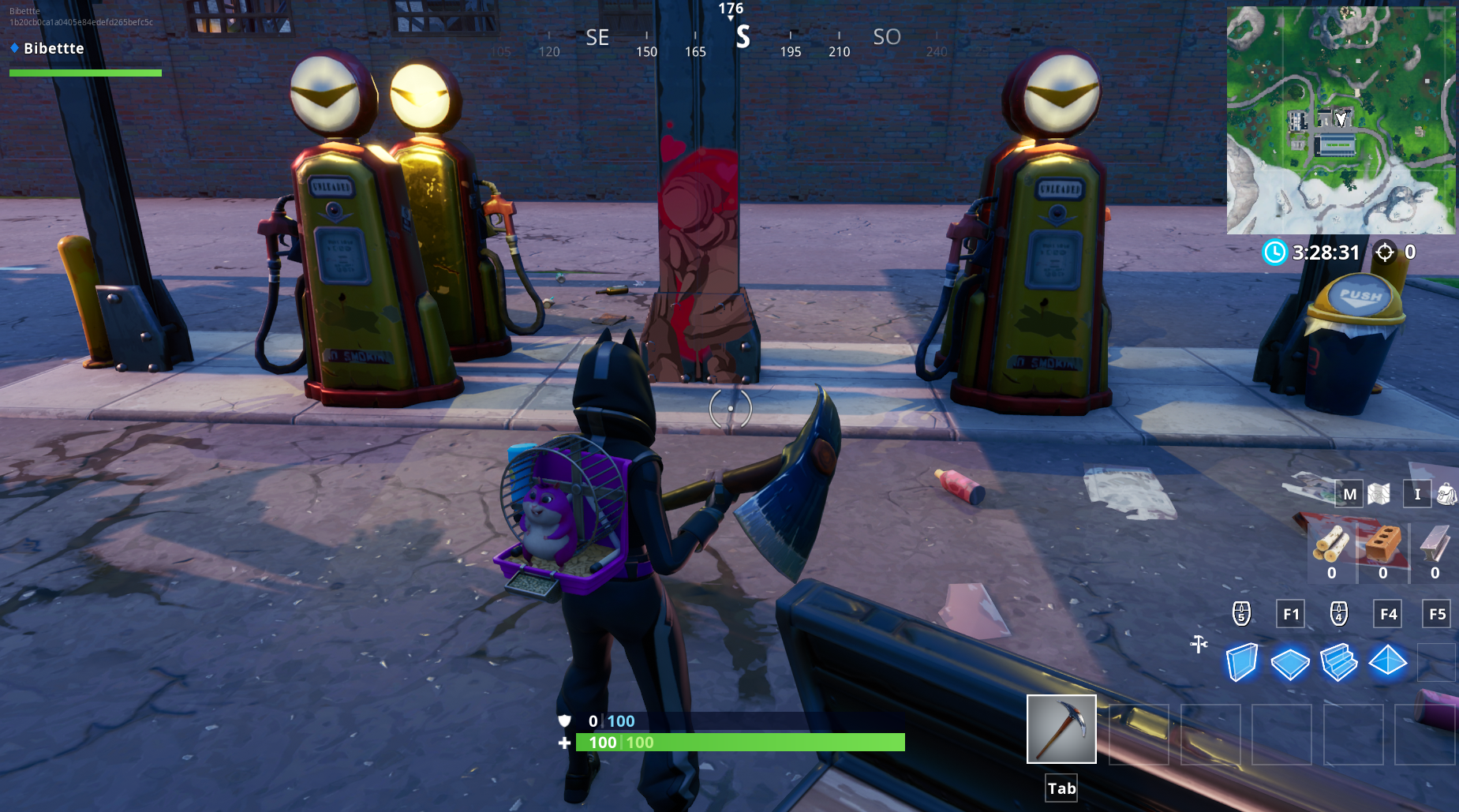
Task: Click the edit tool hammer icon
Action: [1198, 644]
